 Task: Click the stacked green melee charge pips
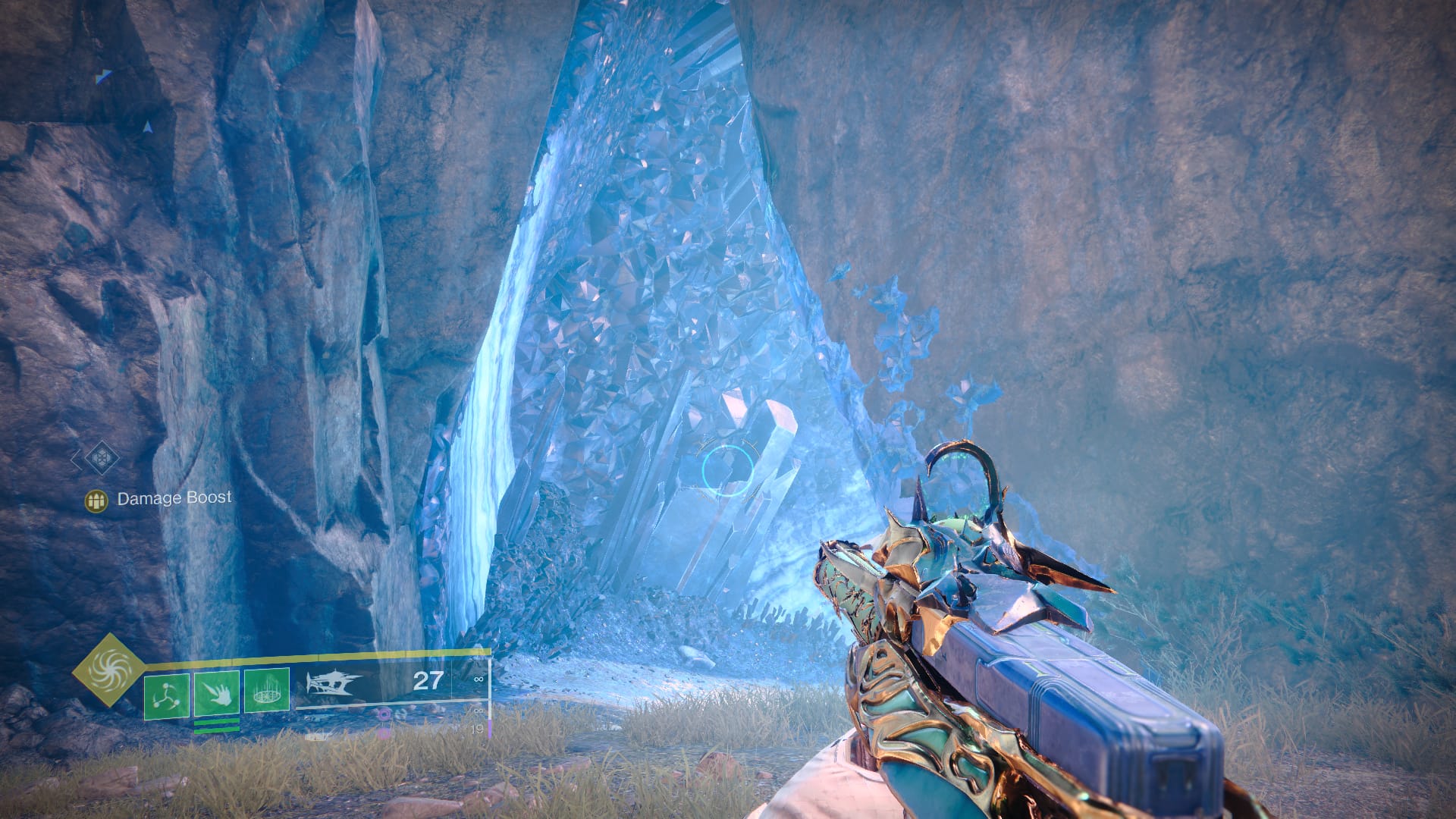(217, 725)
